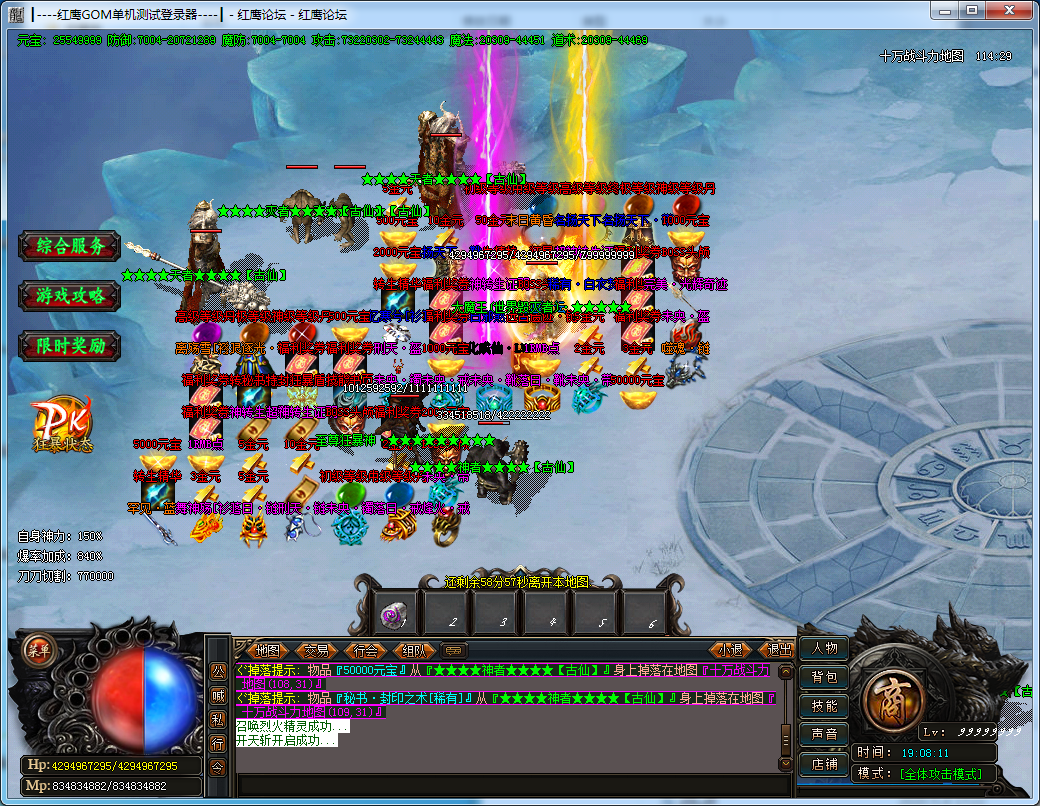Click the 限时奖励 button
1040x806 pixels.
pos(70,346)
